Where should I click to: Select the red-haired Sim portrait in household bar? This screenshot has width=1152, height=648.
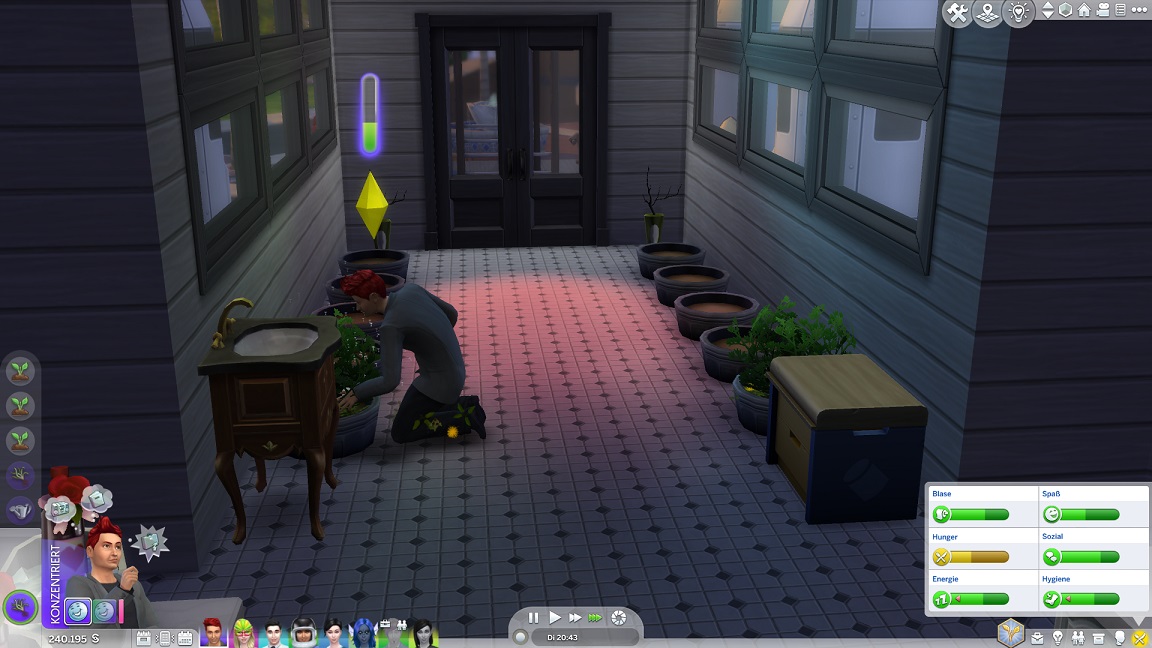[213, 632]
